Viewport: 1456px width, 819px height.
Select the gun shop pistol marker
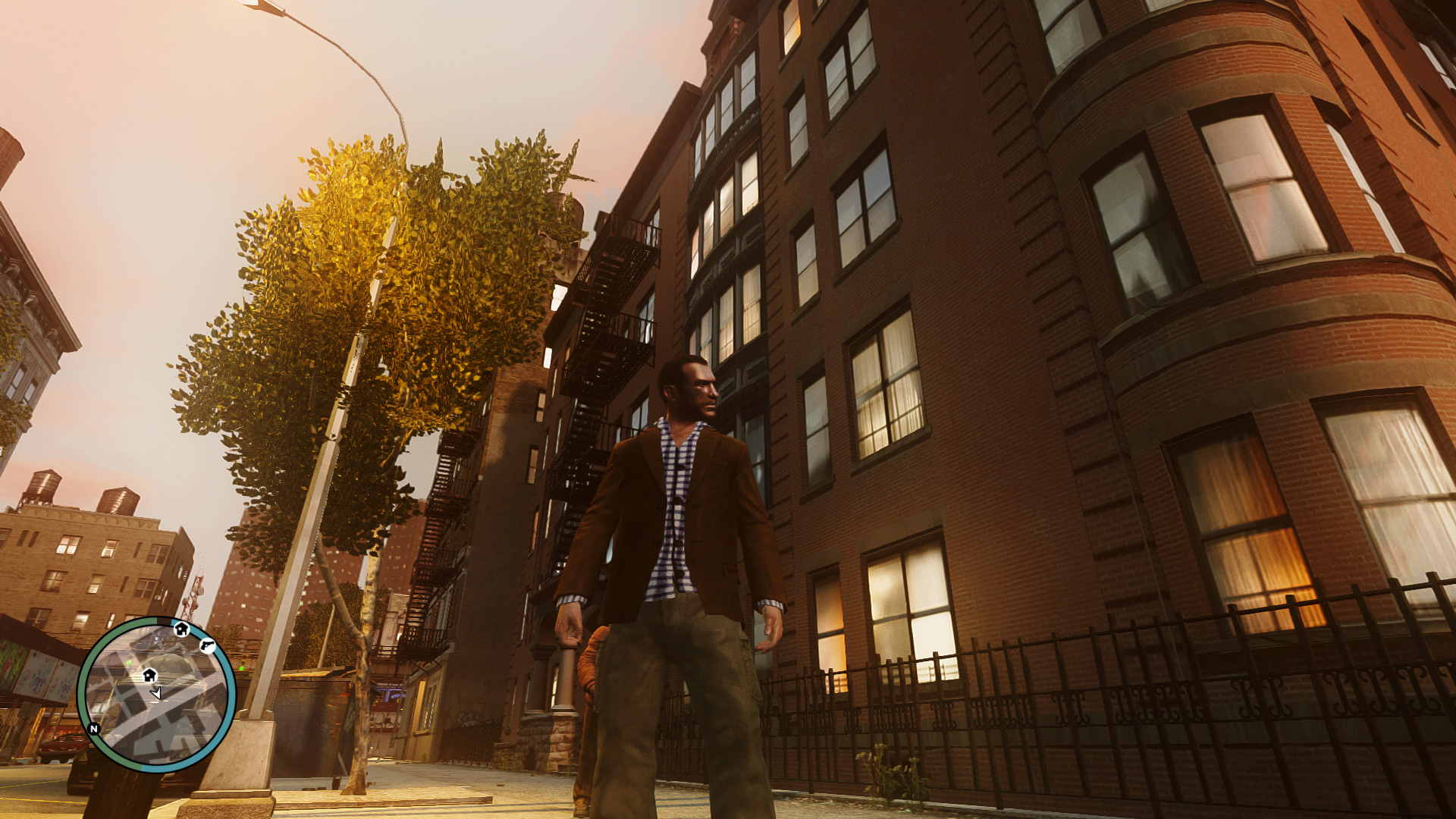click(x=207, y=646)
